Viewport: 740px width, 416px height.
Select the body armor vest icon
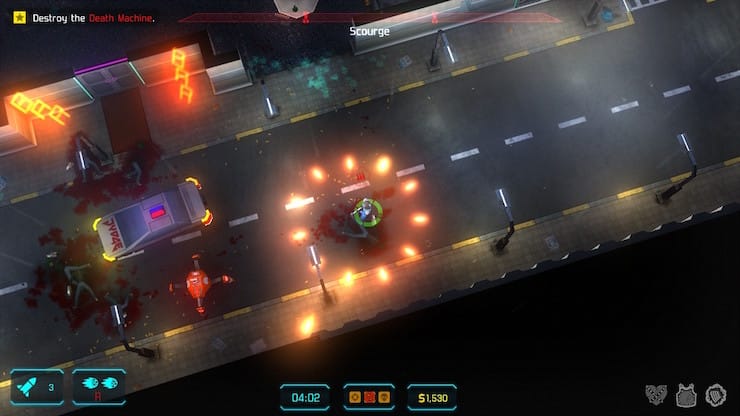(686, 395)
